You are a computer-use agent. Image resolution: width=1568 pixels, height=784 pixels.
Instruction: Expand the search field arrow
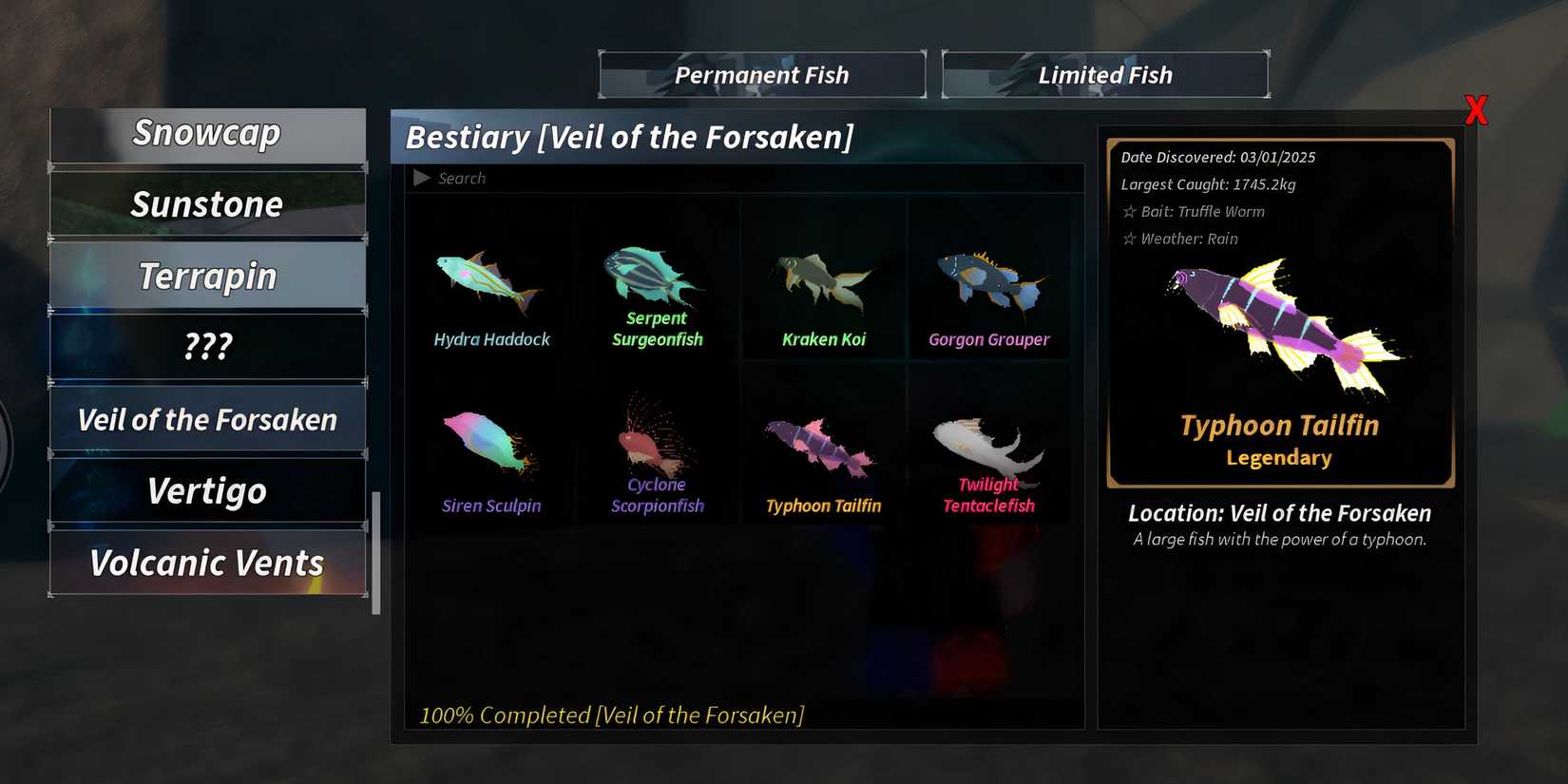[x=421, y=177]
